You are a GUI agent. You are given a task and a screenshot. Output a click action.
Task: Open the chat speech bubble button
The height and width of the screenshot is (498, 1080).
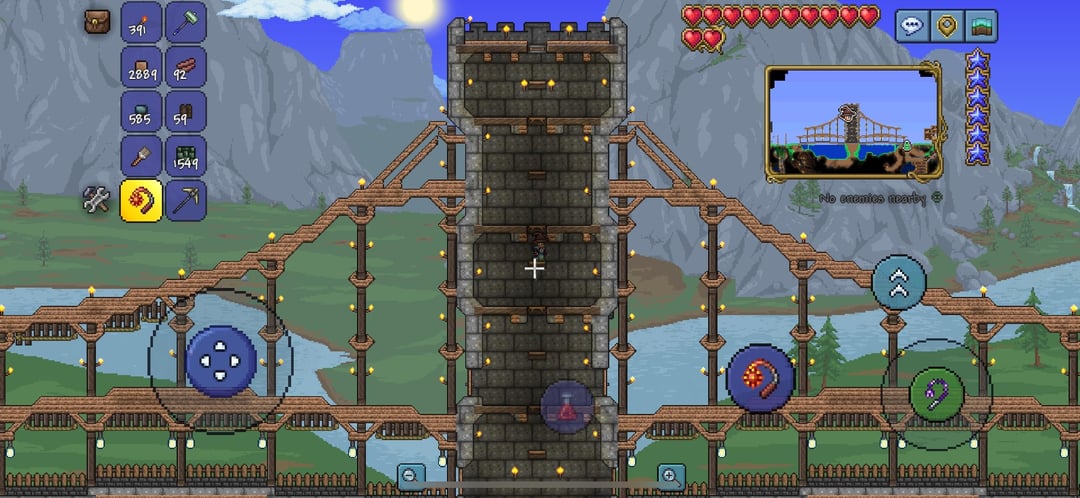pyautogui.click(x=911, y=26)
